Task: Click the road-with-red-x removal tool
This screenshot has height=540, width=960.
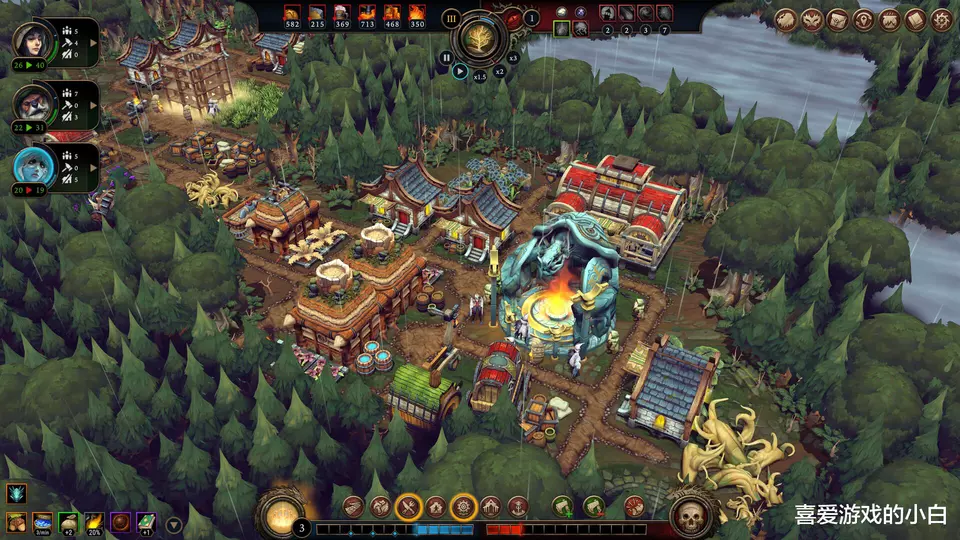Action: pyautogui.click(x=594, y=507)
